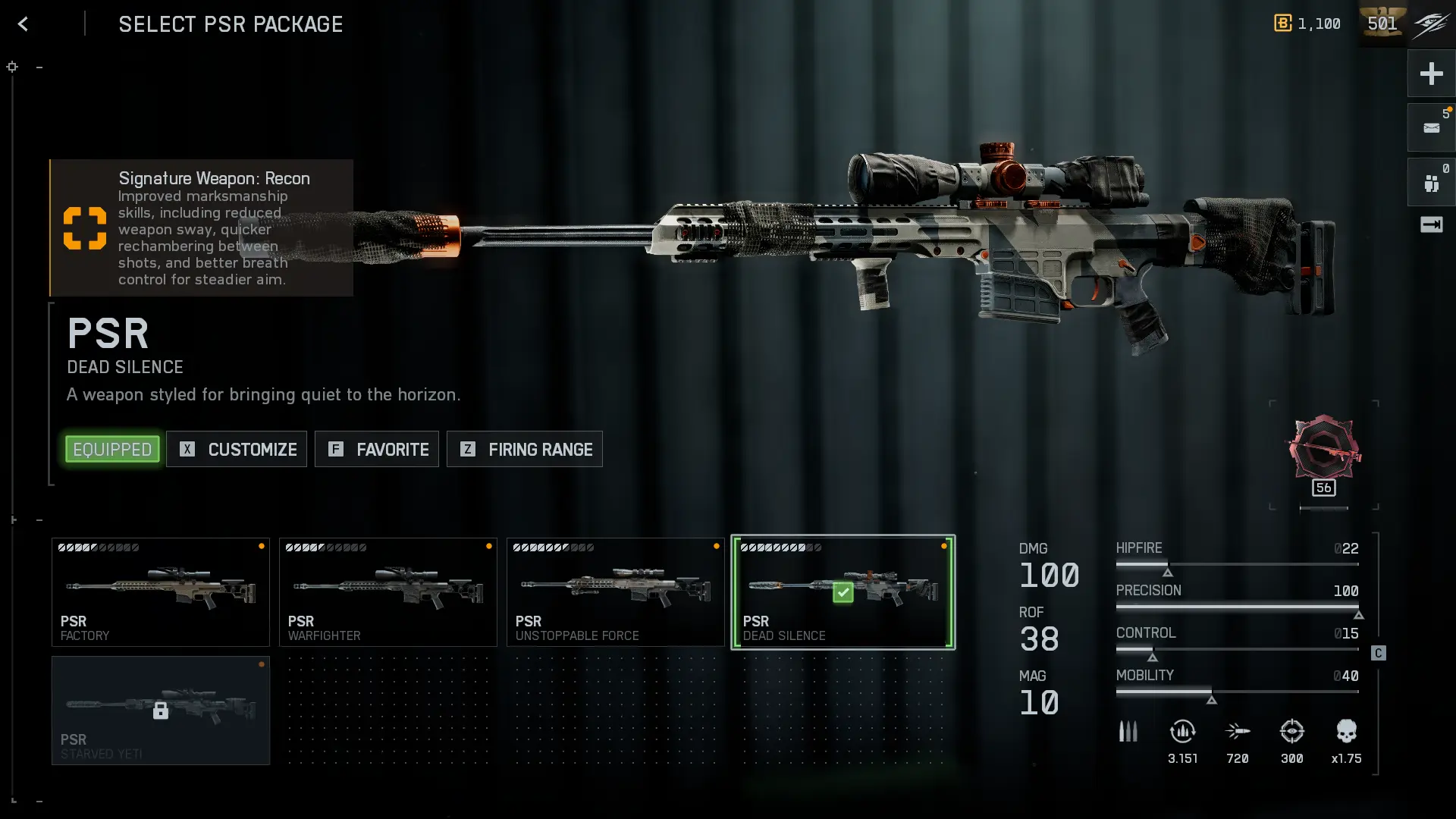Click the green Equipped button

click(112, 449)
